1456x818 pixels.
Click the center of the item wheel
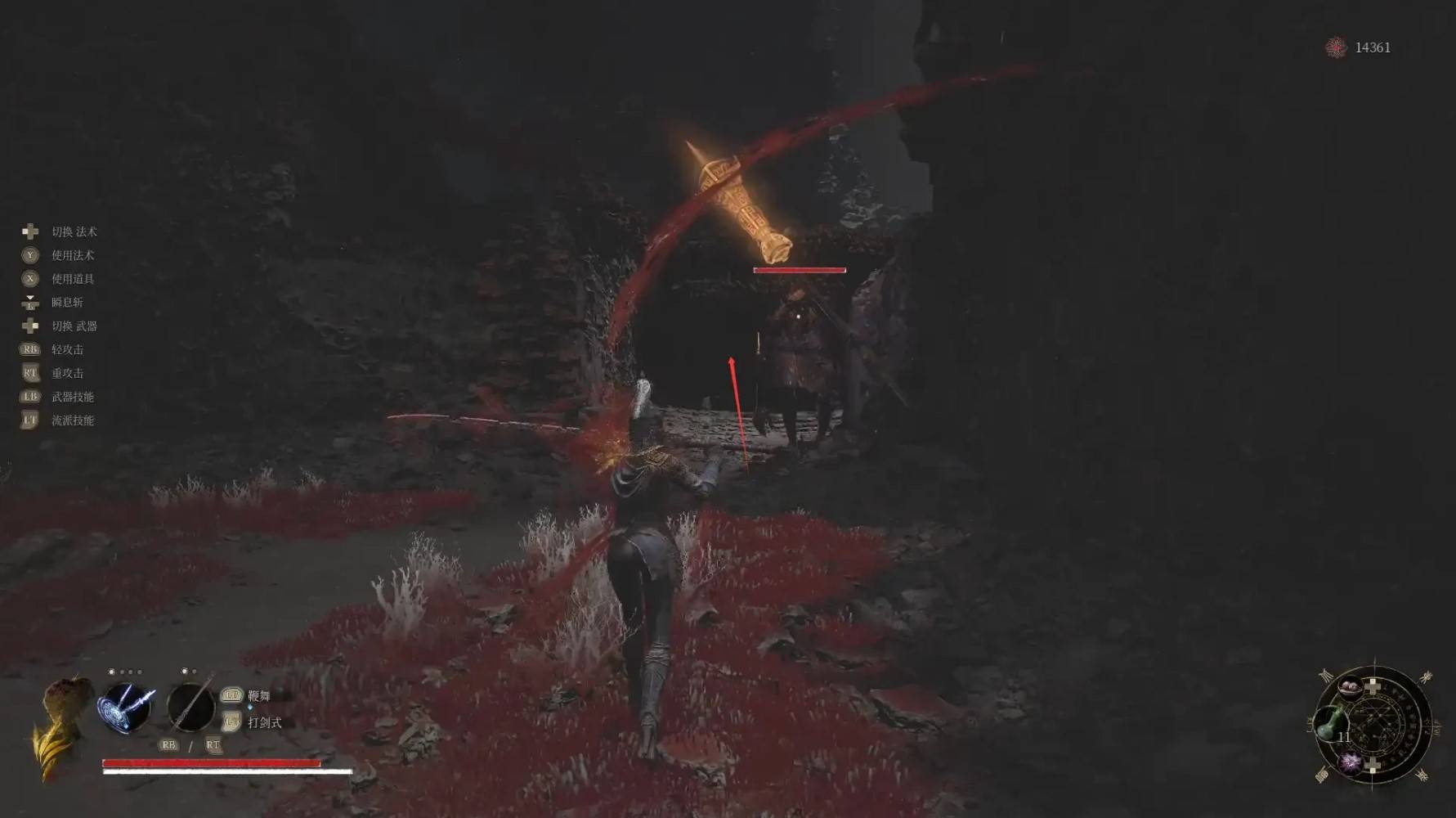pyautogui.click(x=1374, y=724)
